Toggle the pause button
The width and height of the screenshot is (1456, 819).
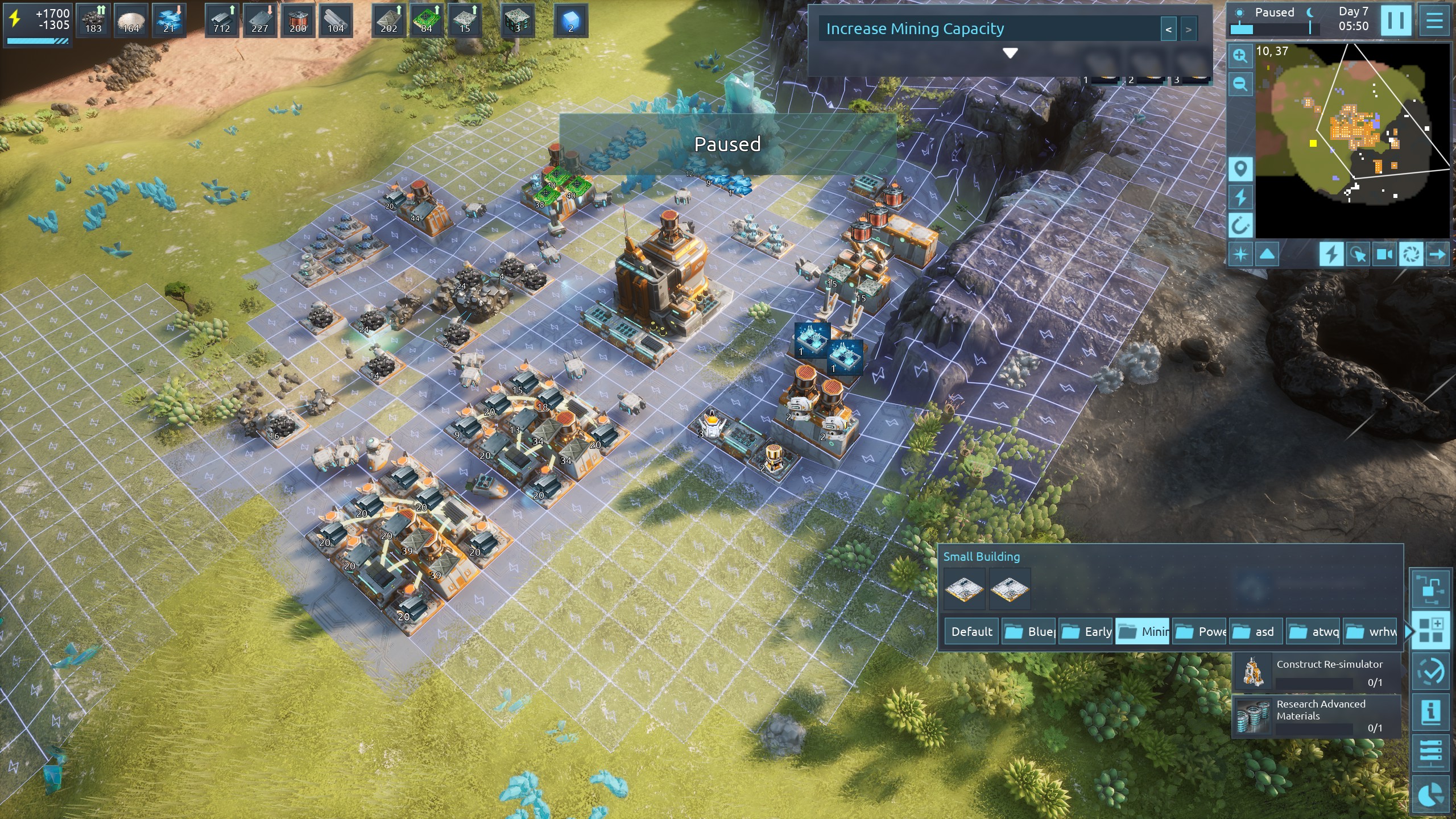[1395, 21]
